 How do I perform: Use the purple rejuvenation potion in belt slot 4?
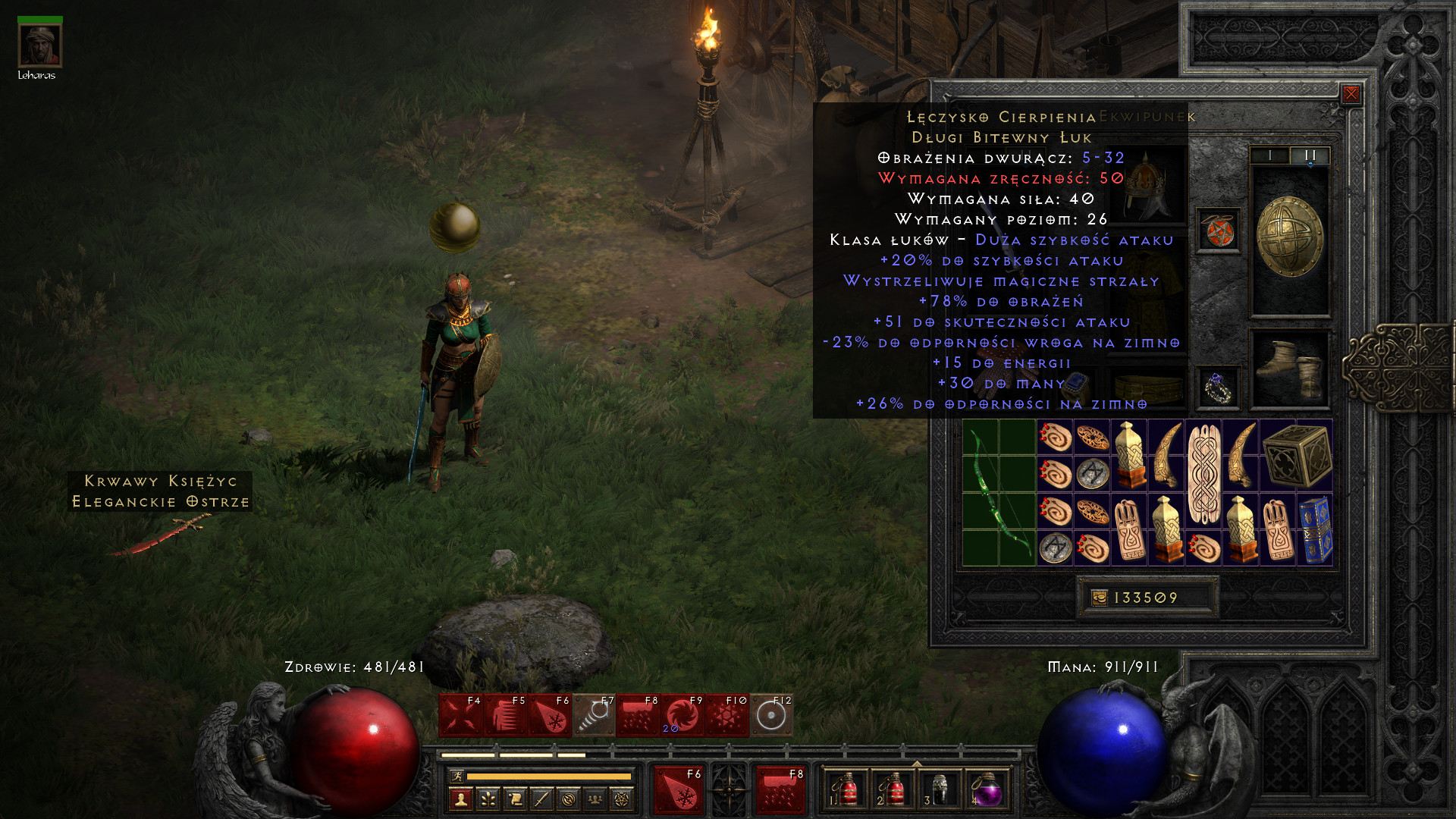[x=986, y=790]
